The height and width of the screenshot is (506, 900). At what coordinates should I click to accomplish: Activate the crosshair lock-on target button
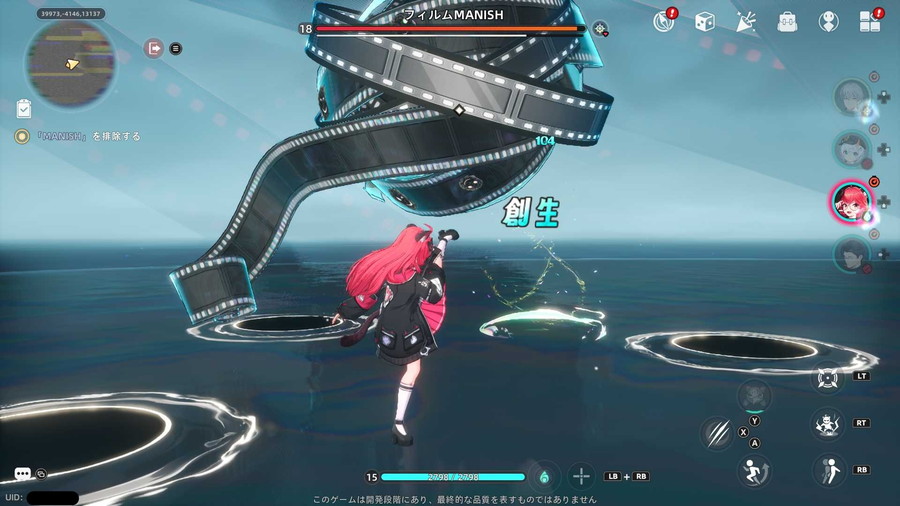point(828,379)
